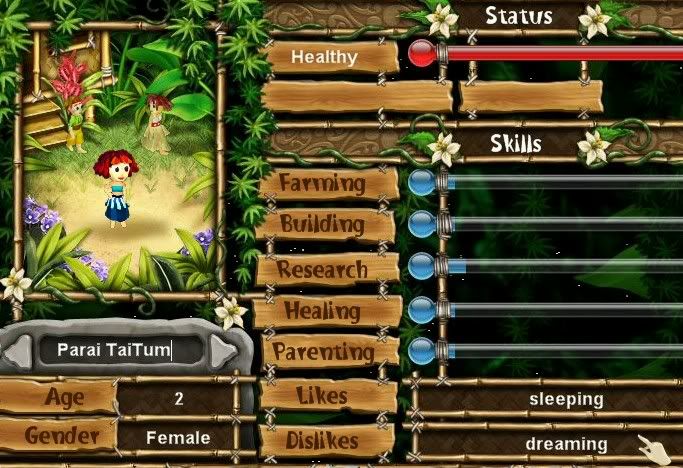The width and height of the screenshot is (683, 468).
Task: Click the villager portrait frame
Action: (119, 161)
